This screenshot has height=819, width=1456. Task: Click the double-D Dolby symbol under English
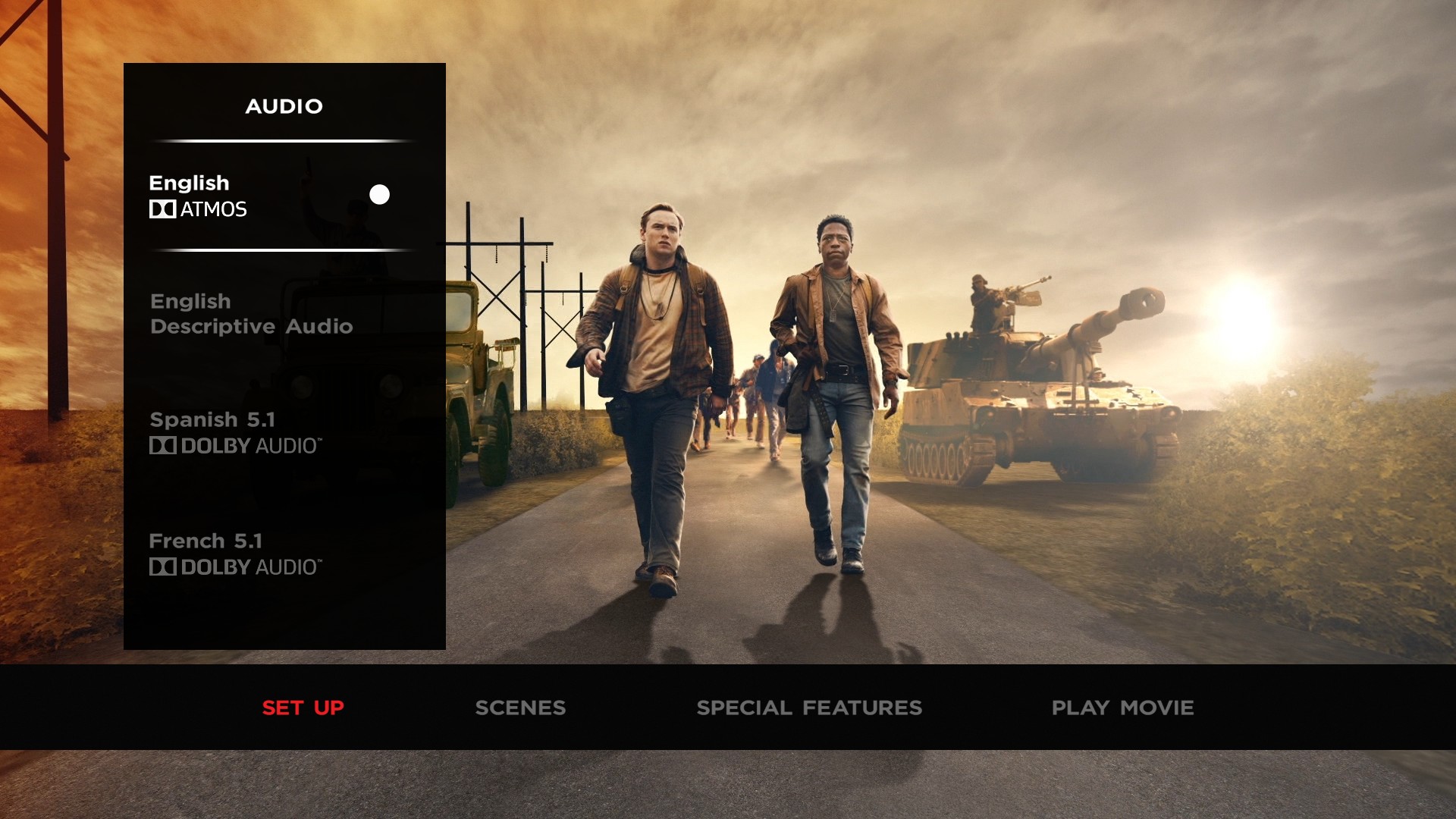(x=162, y=209)
